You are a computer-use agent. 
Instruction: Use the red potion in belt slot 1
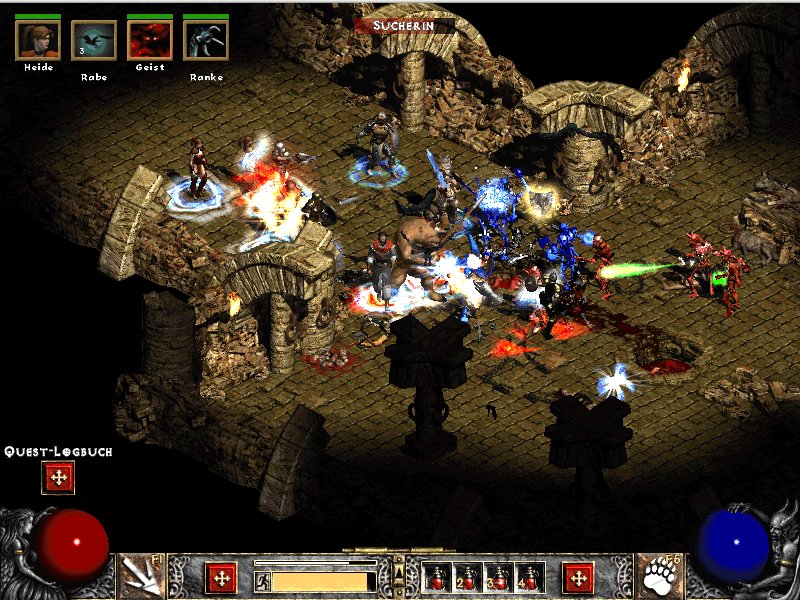(x=437, y=578)
